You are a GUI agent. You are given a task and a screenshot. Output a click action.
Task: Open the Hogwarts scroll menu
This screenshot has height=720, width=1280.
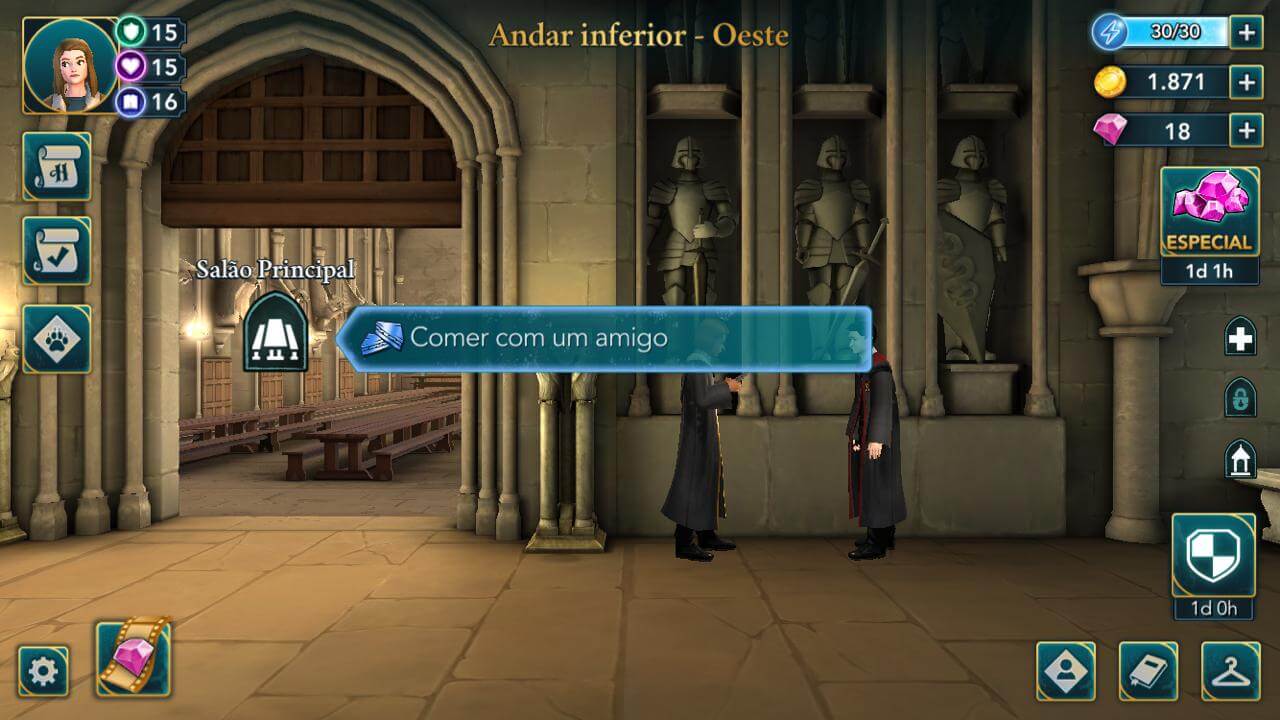tap(57, 167)
